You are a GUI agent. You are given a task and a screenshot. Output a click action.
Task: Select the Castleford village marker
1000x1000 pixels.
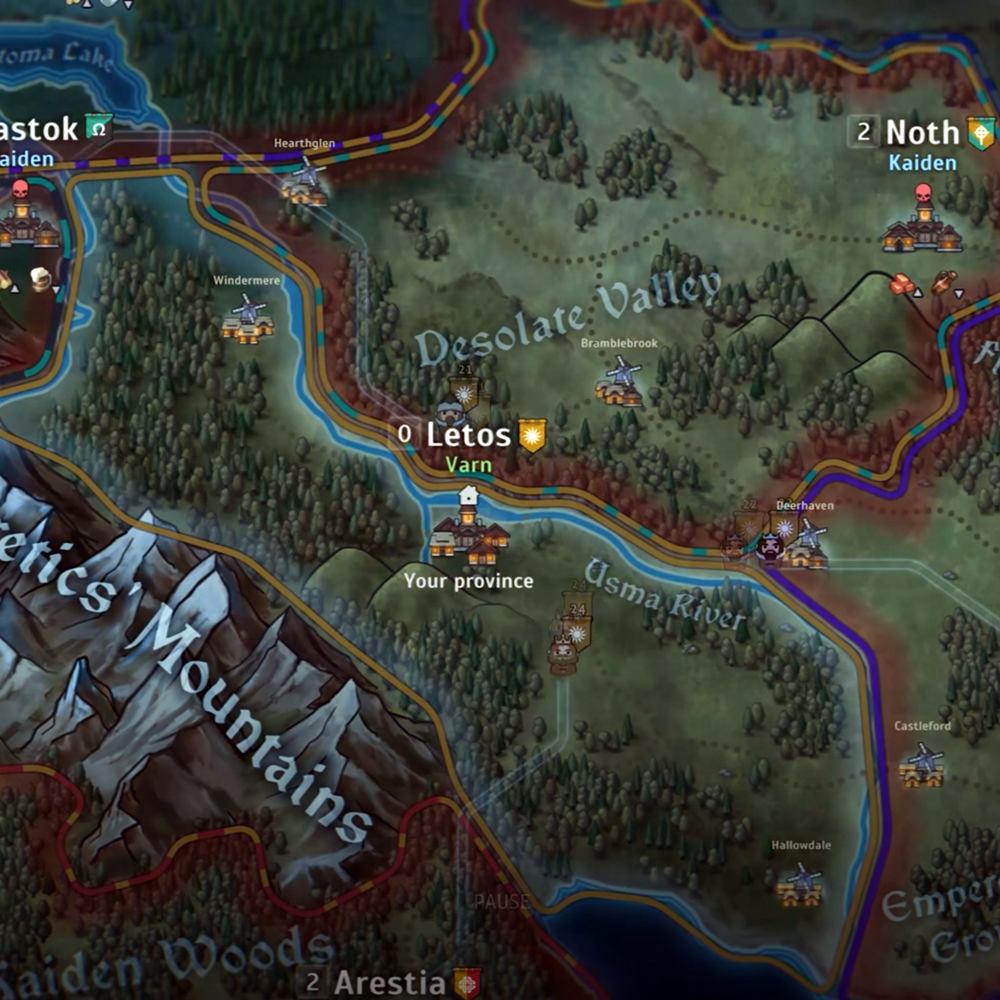pos(922,764)
